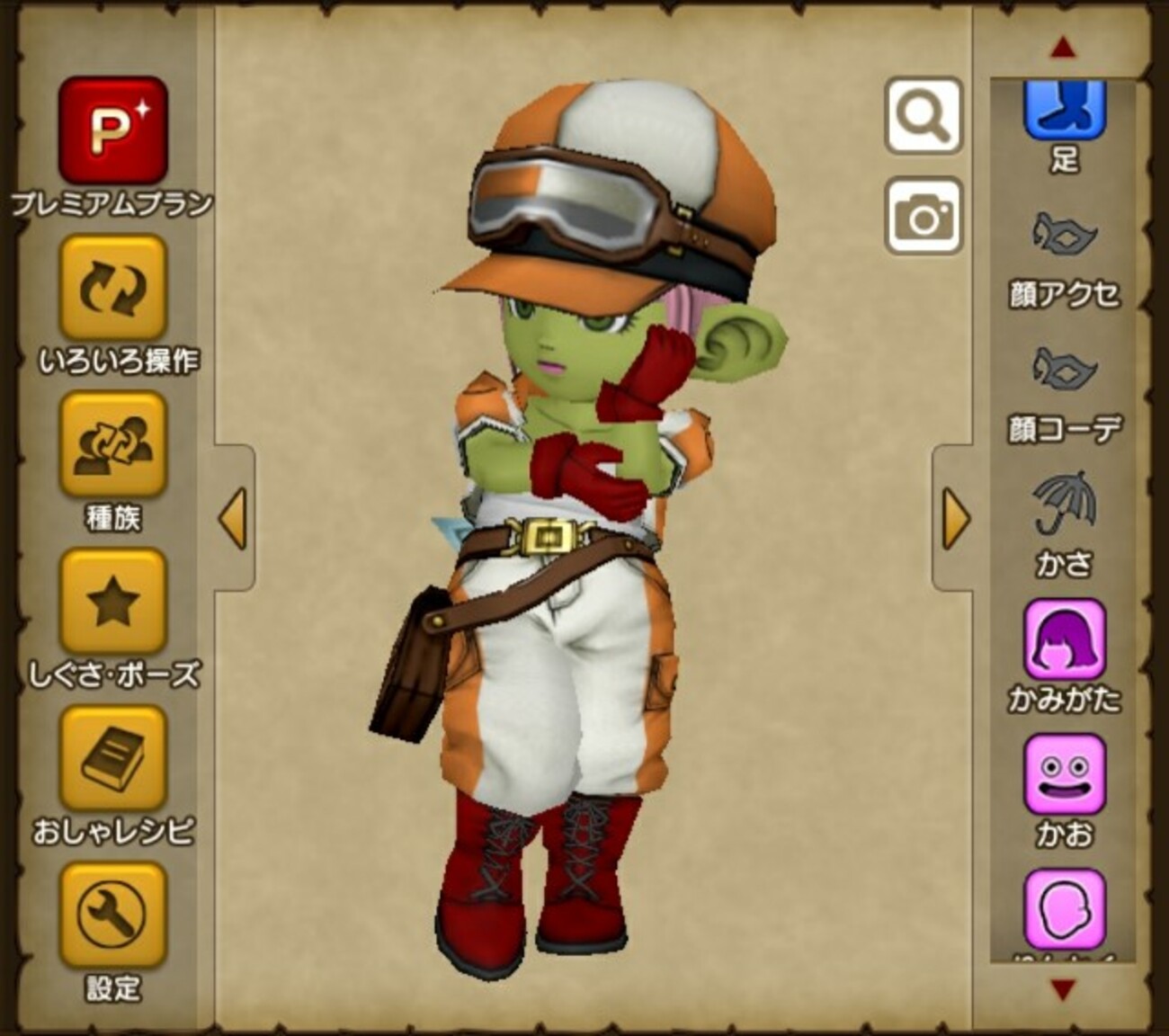This screenshot has width=1169, height=1036.
Task: Take a screenshot with the camera button
Action: (924, 216)
